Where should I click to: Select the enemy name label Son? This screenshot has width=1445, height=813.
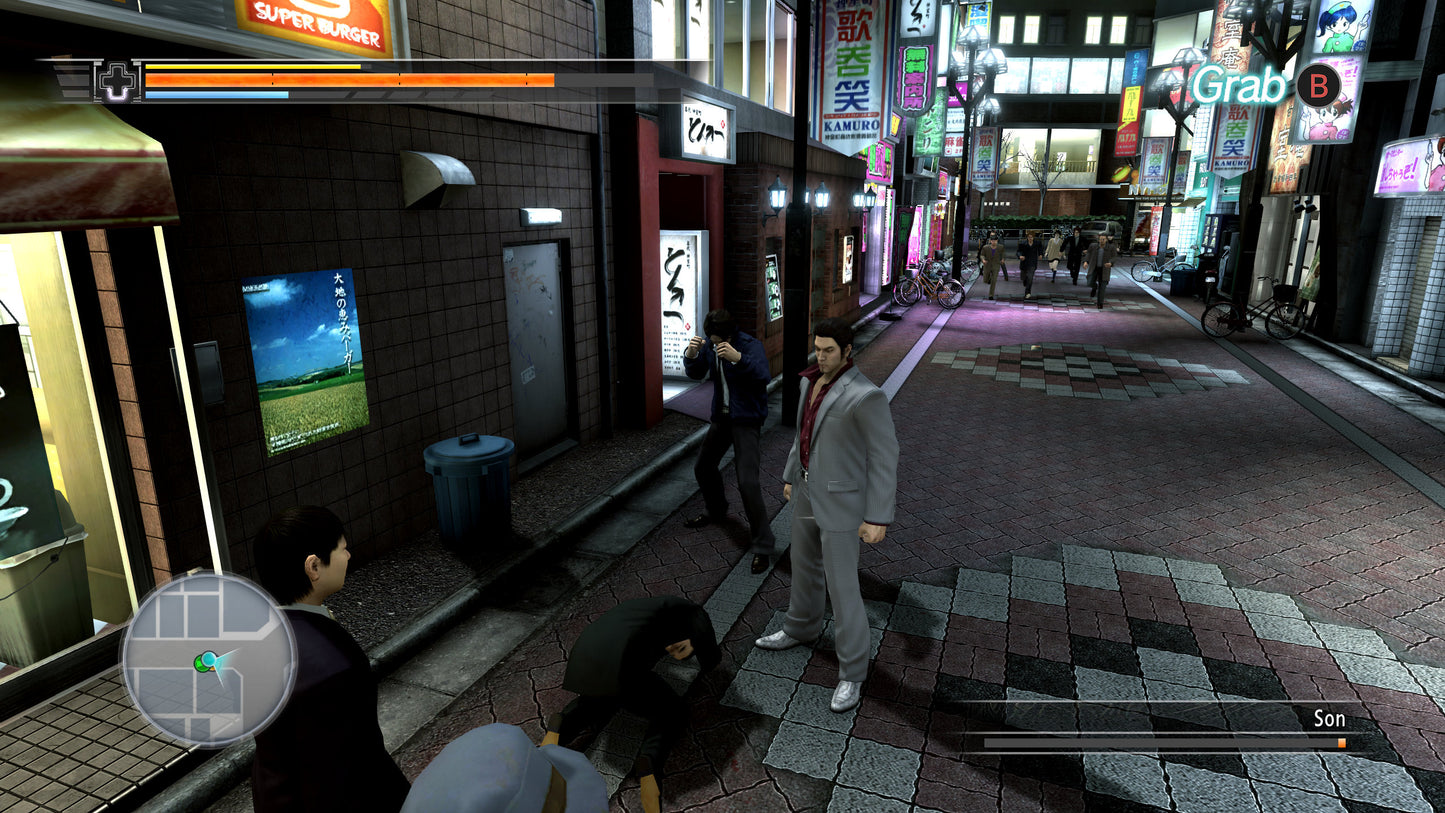pos(1329,718)
